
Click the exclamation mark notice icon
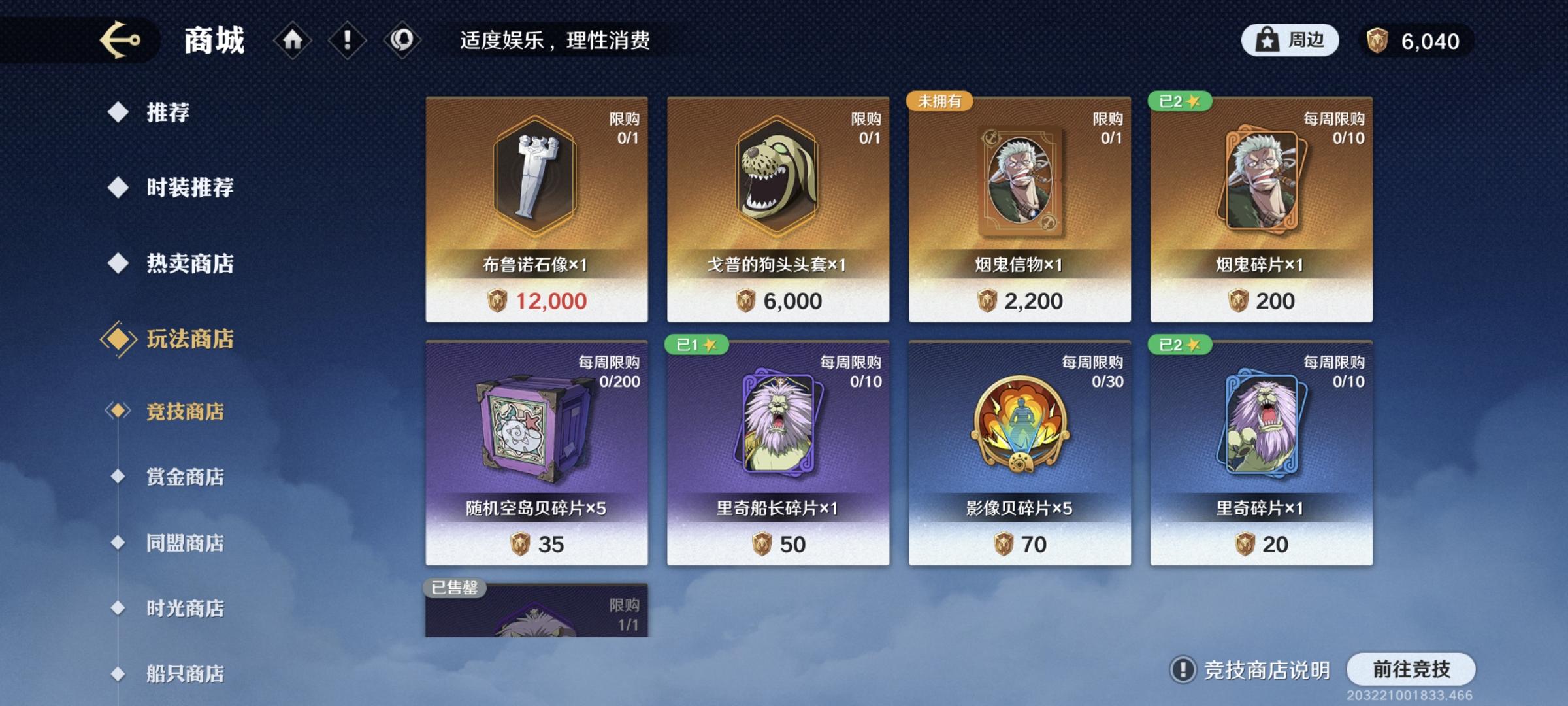[346, 39]
